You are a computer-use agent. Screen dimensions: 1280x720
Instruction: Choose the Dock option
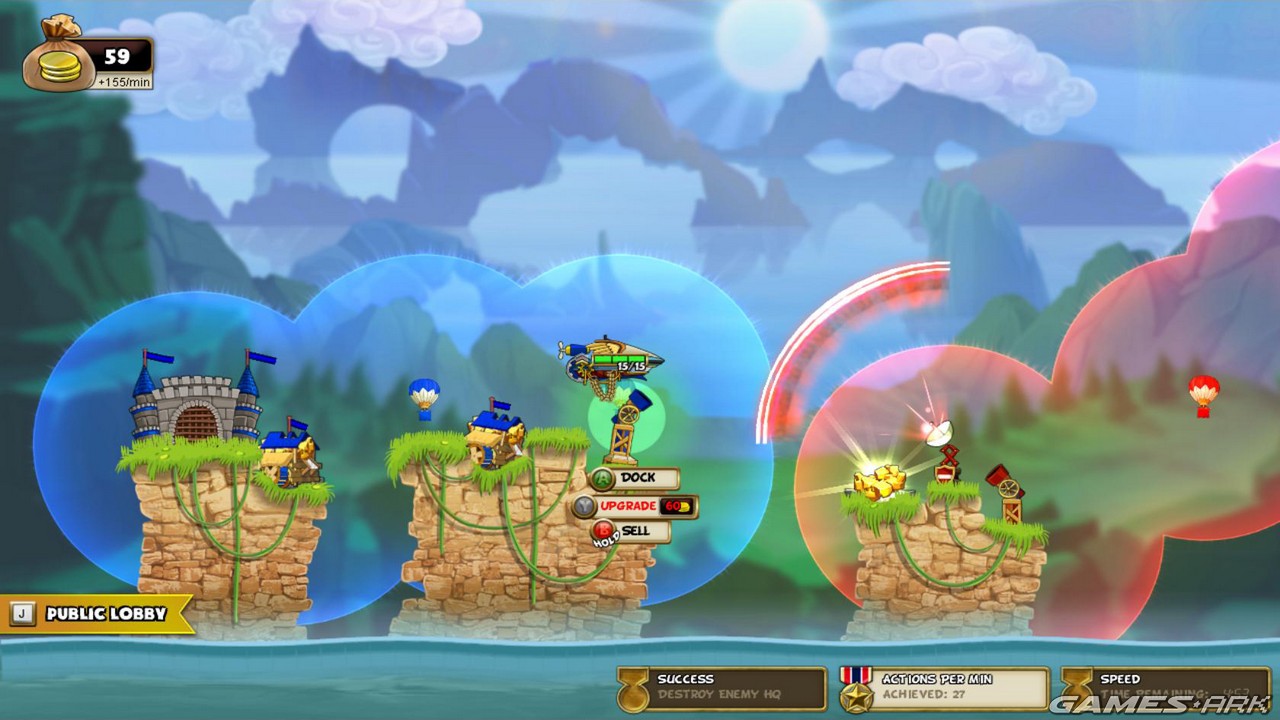(634, 478)
